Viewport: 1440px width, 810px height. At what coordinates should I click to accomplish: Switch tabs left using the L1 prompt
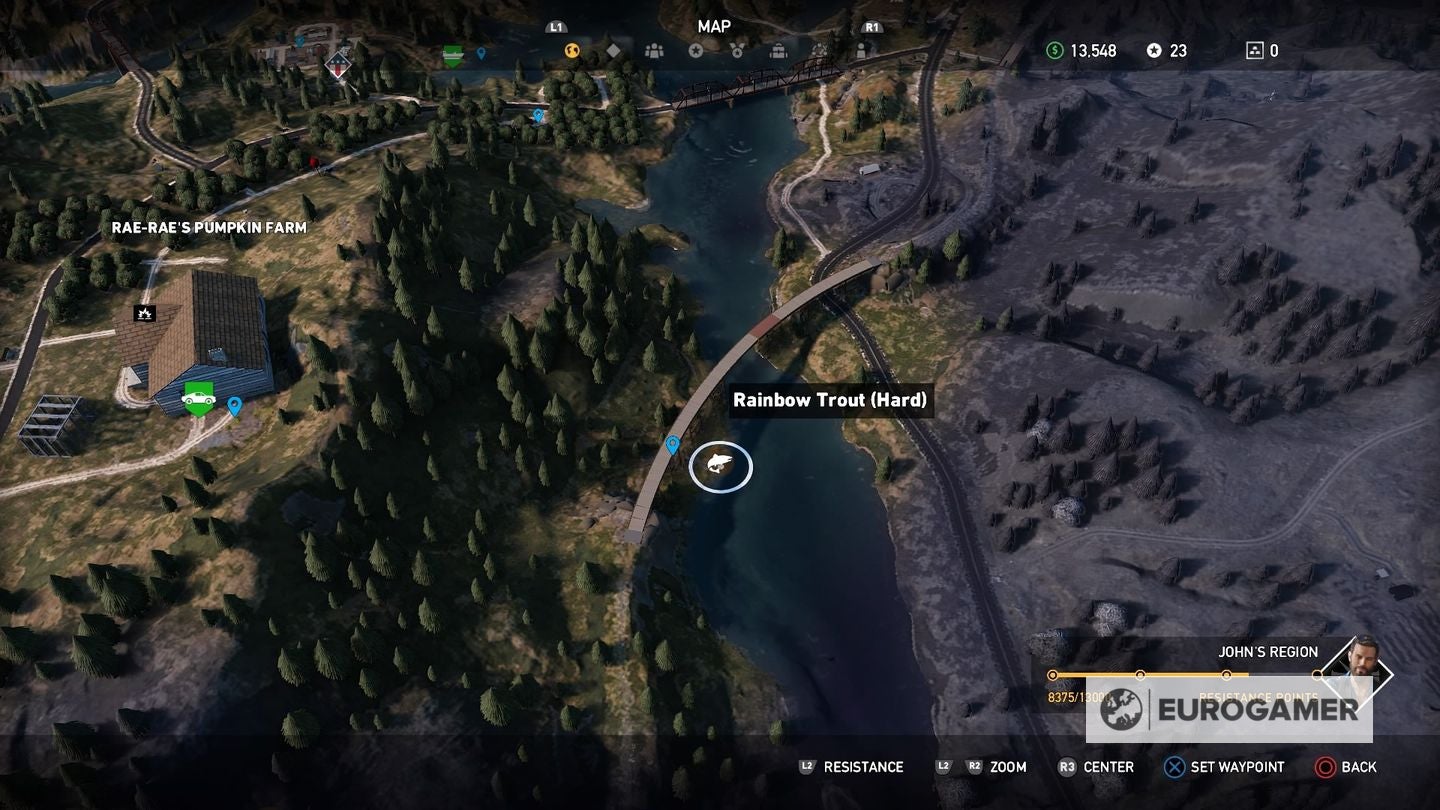coord(554,27)
